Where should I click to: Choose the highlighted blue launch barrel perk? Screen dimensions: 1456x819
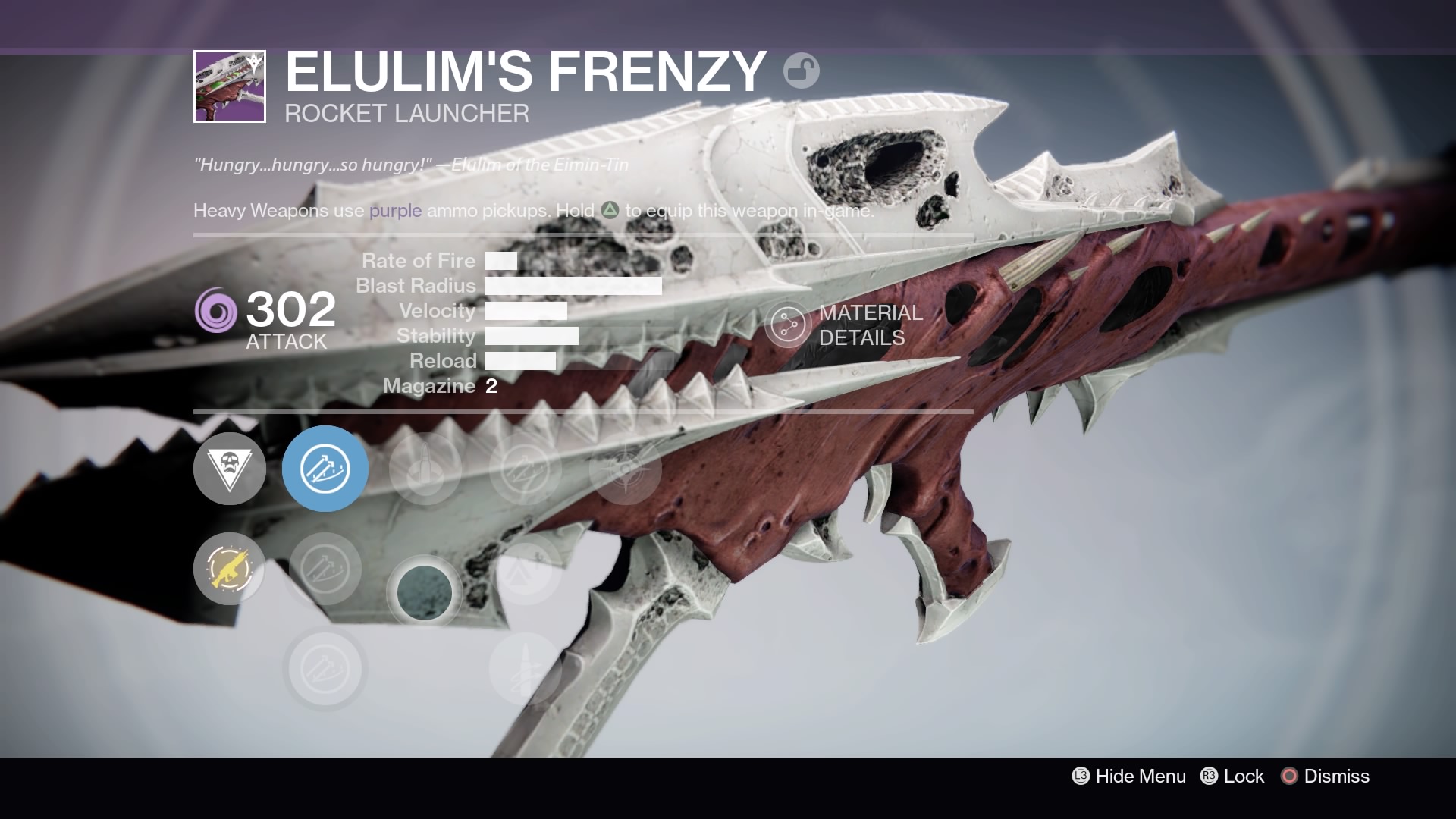pos(325,469)
